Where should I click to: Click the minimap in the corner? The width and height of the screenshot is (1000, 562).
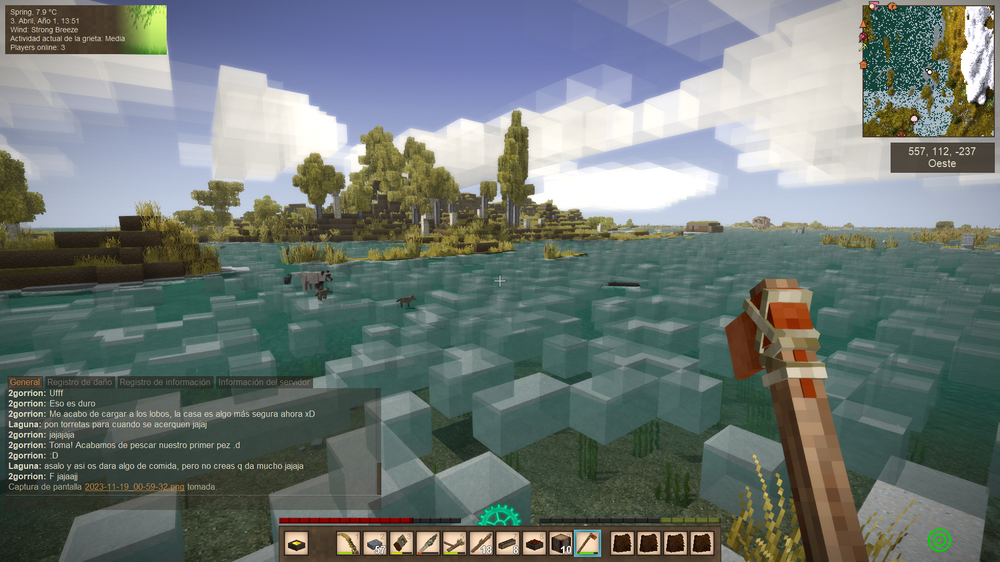[x=929, y=70]
